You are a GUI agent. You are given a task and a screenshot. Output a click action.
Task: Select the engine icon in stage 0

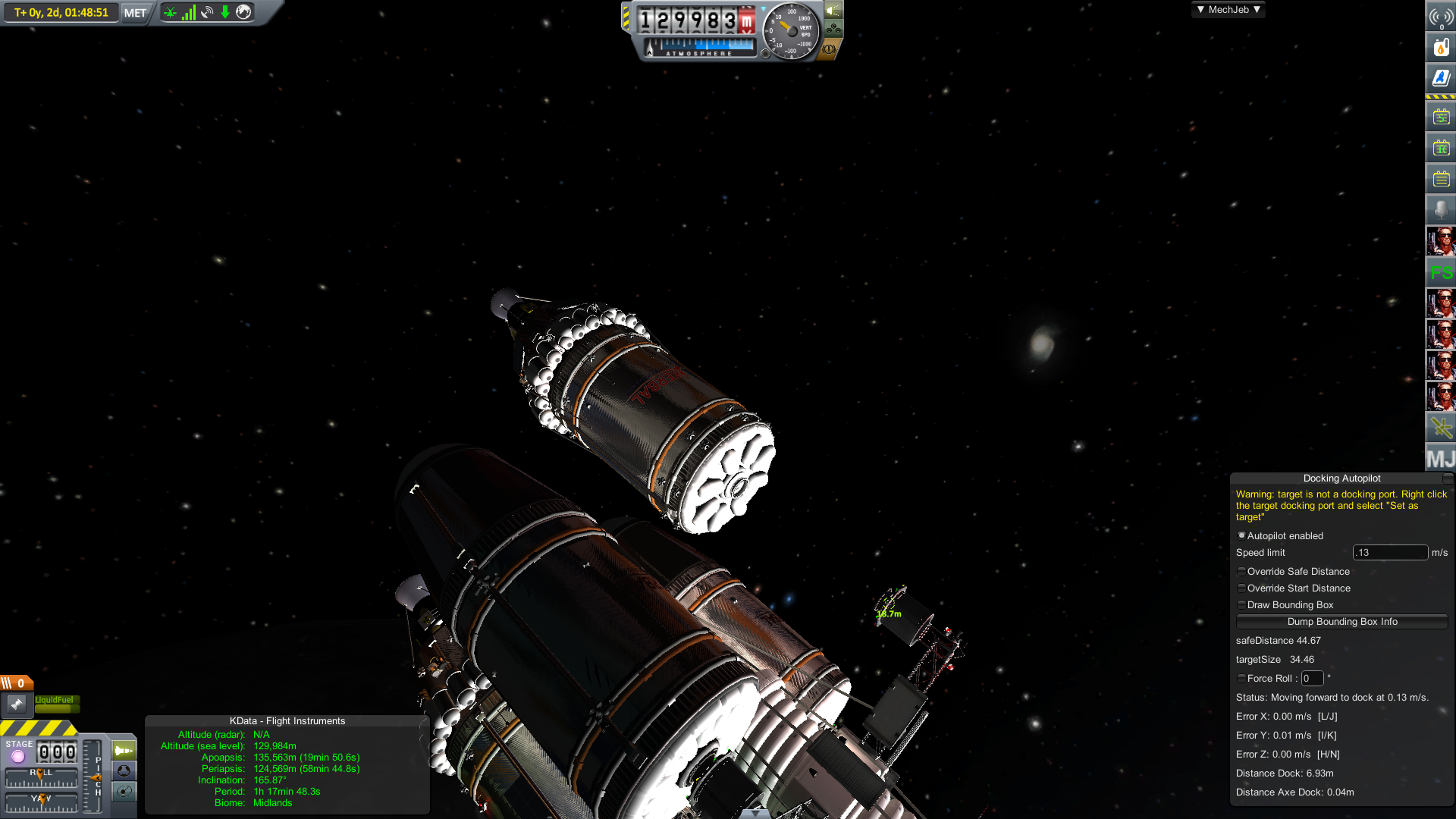click(17, 704)
